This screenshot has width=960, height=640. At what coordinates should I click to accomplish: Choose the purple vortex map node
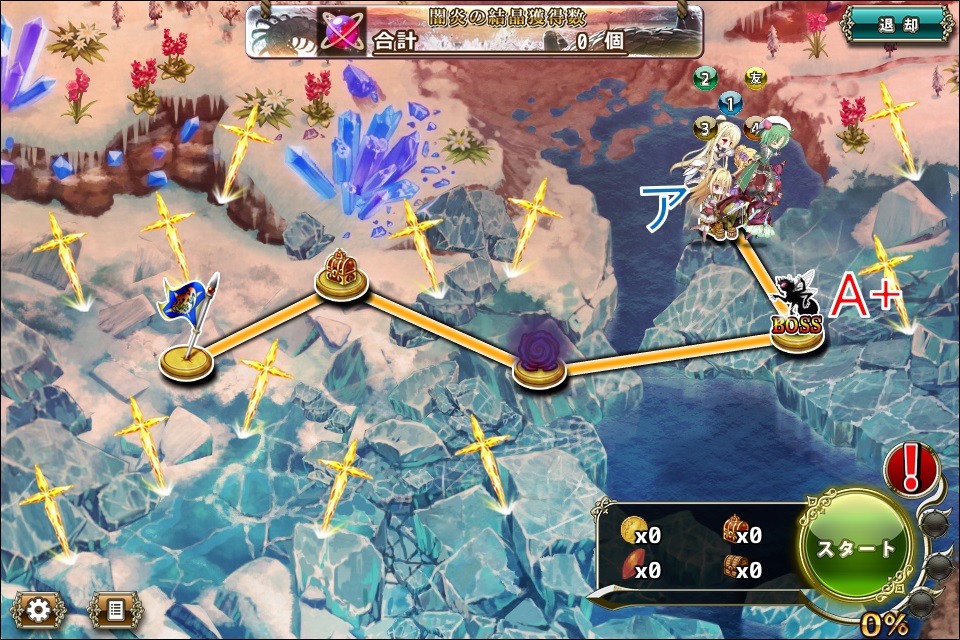tap(541, 357)
